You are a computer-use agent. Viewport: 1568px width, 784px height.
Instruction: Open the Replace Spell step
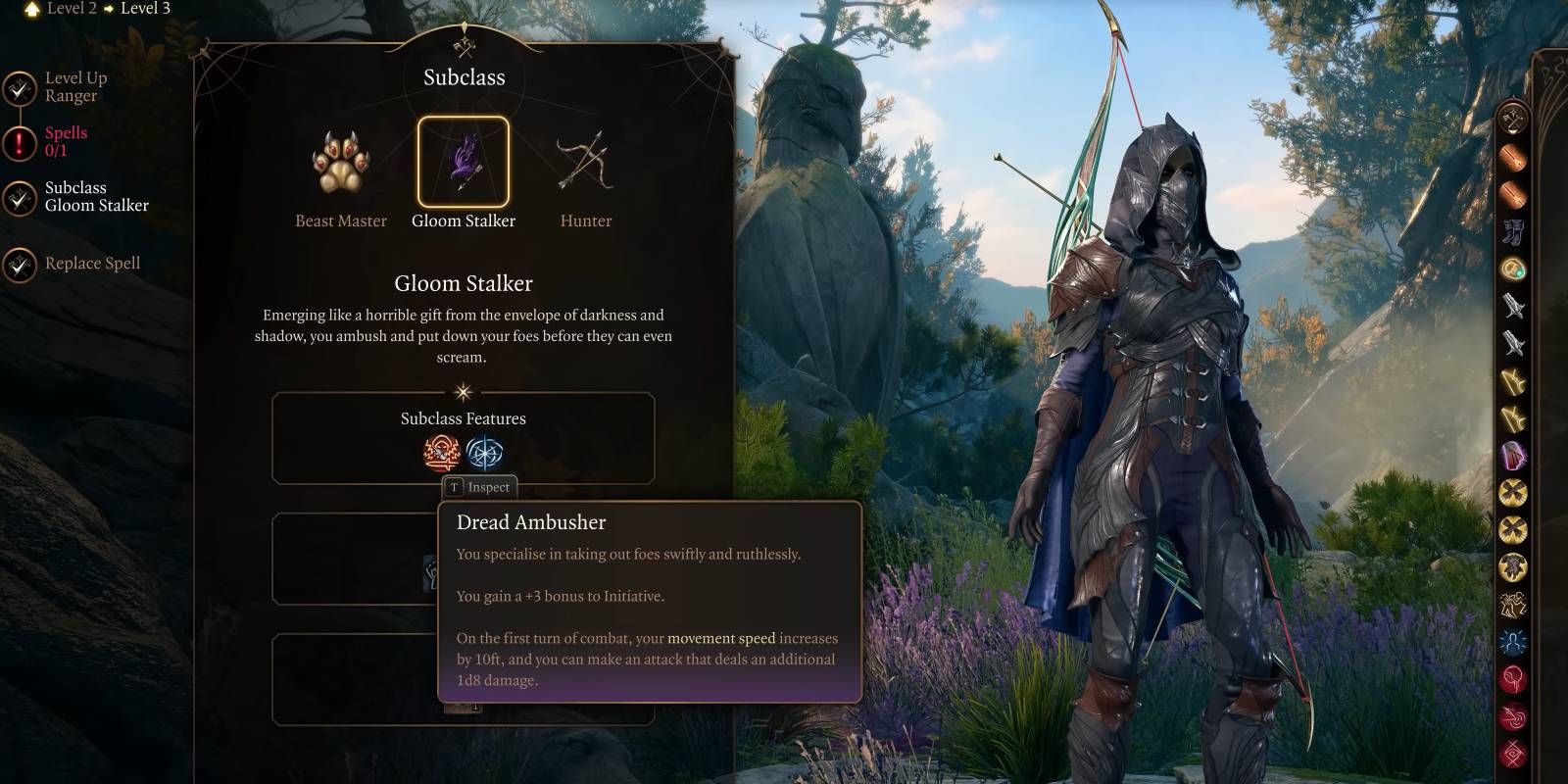(91, 264)
